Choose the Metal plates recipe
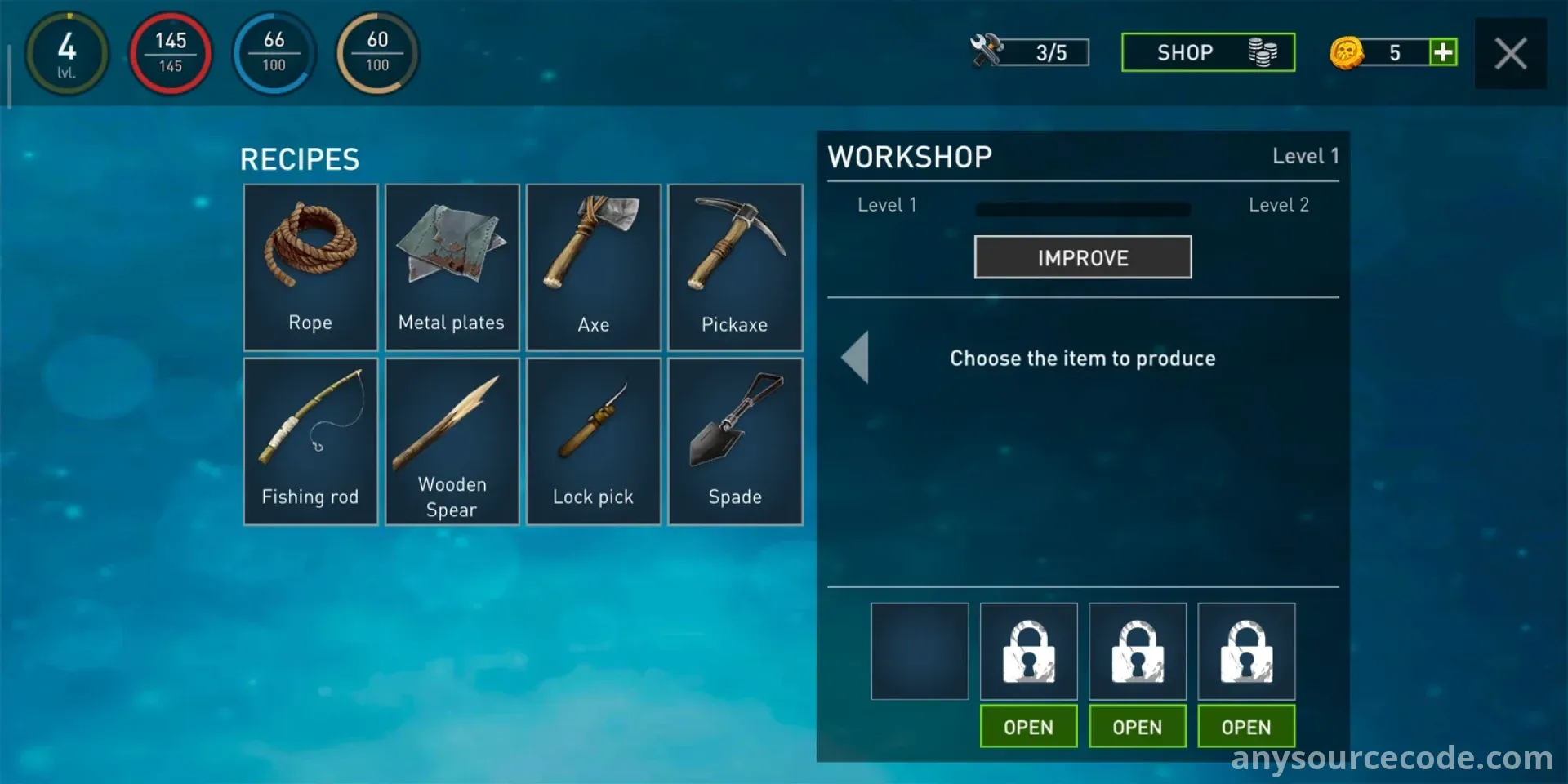This screenshot has width=1568, height=784. tap(452, 267)
